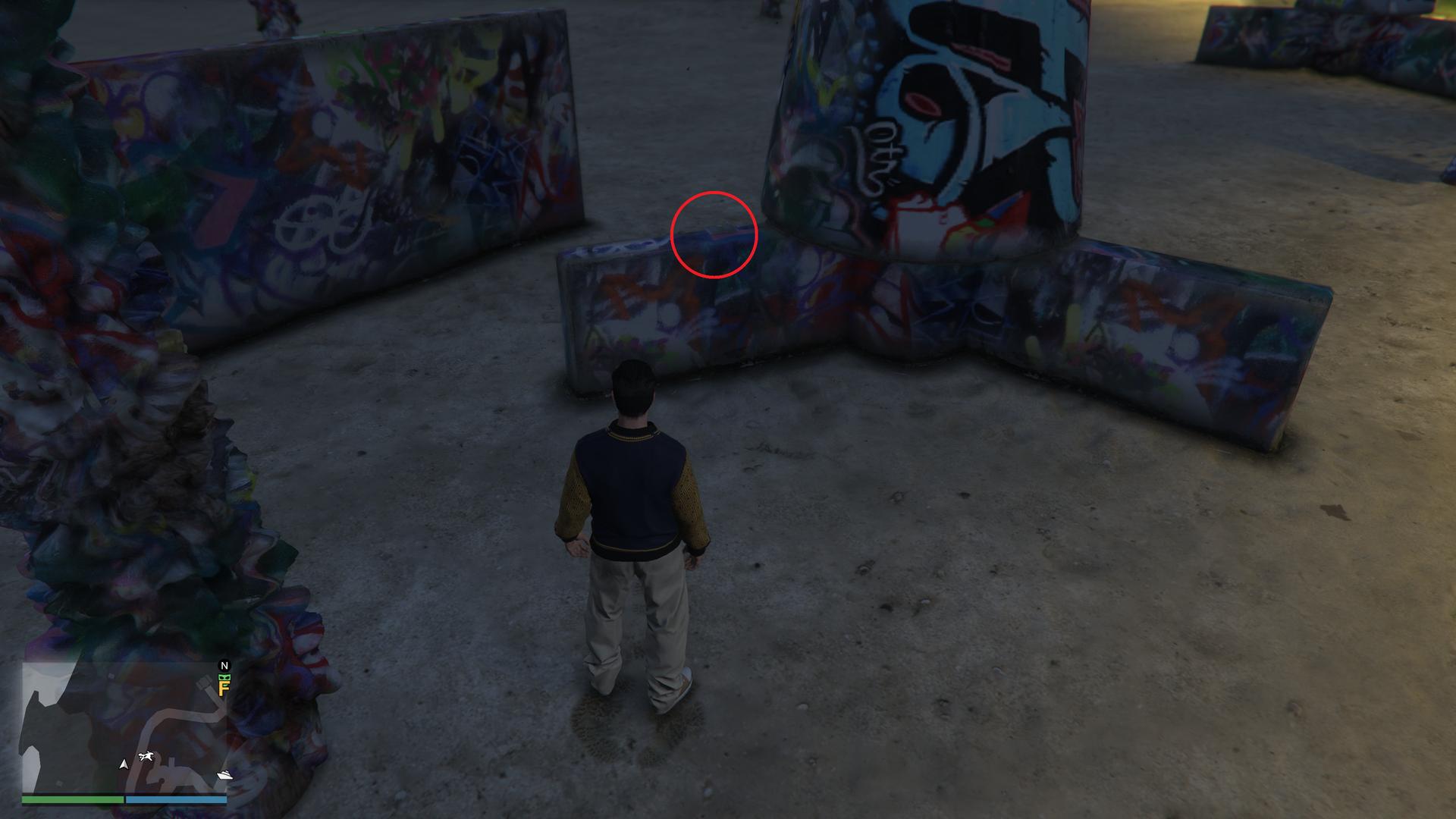Click the yellow F mission marker
Viewport: 1456px width, 819px height.
tap(224, 689)
